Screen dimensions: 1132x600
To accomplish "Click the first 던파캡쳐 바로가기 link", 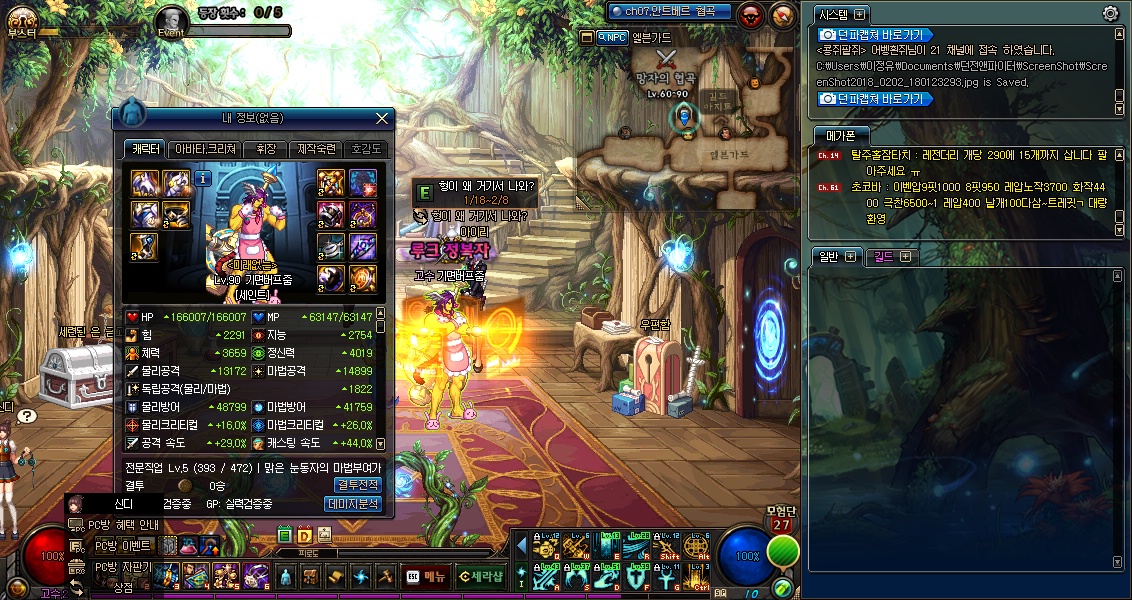I will click(x=875, y=34).
